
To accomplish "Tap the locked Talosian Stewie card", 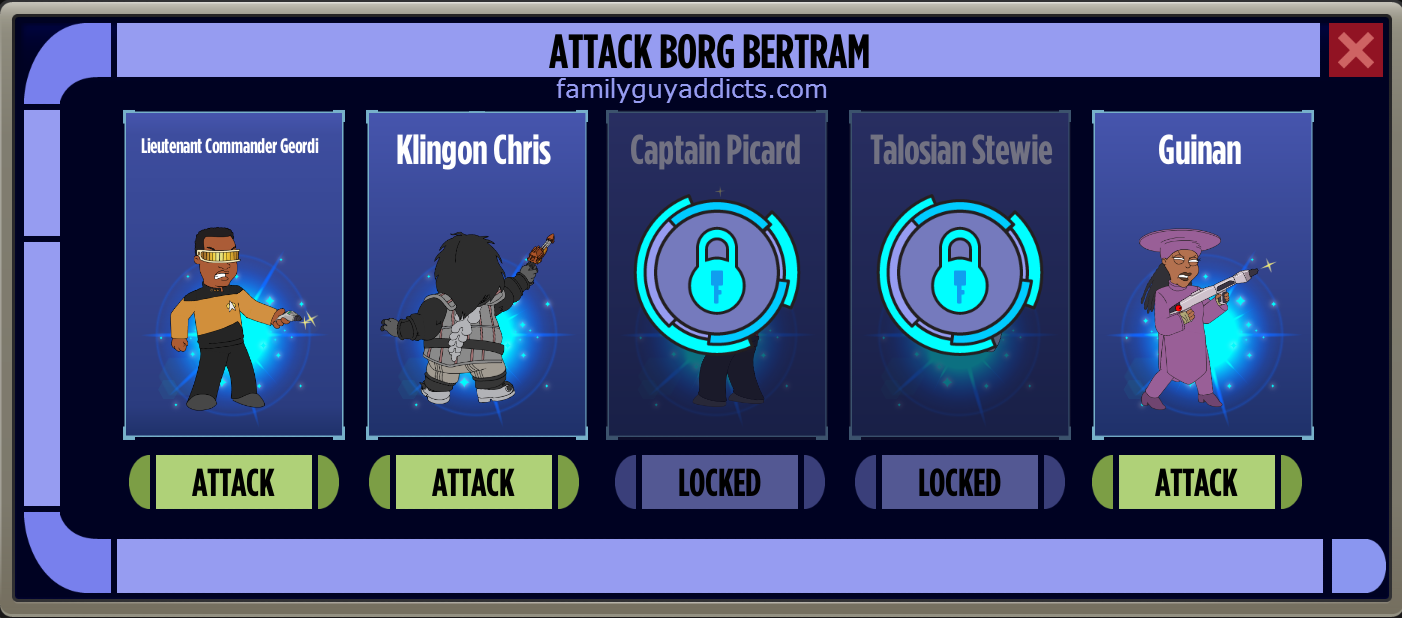I will tap(960, 275).
